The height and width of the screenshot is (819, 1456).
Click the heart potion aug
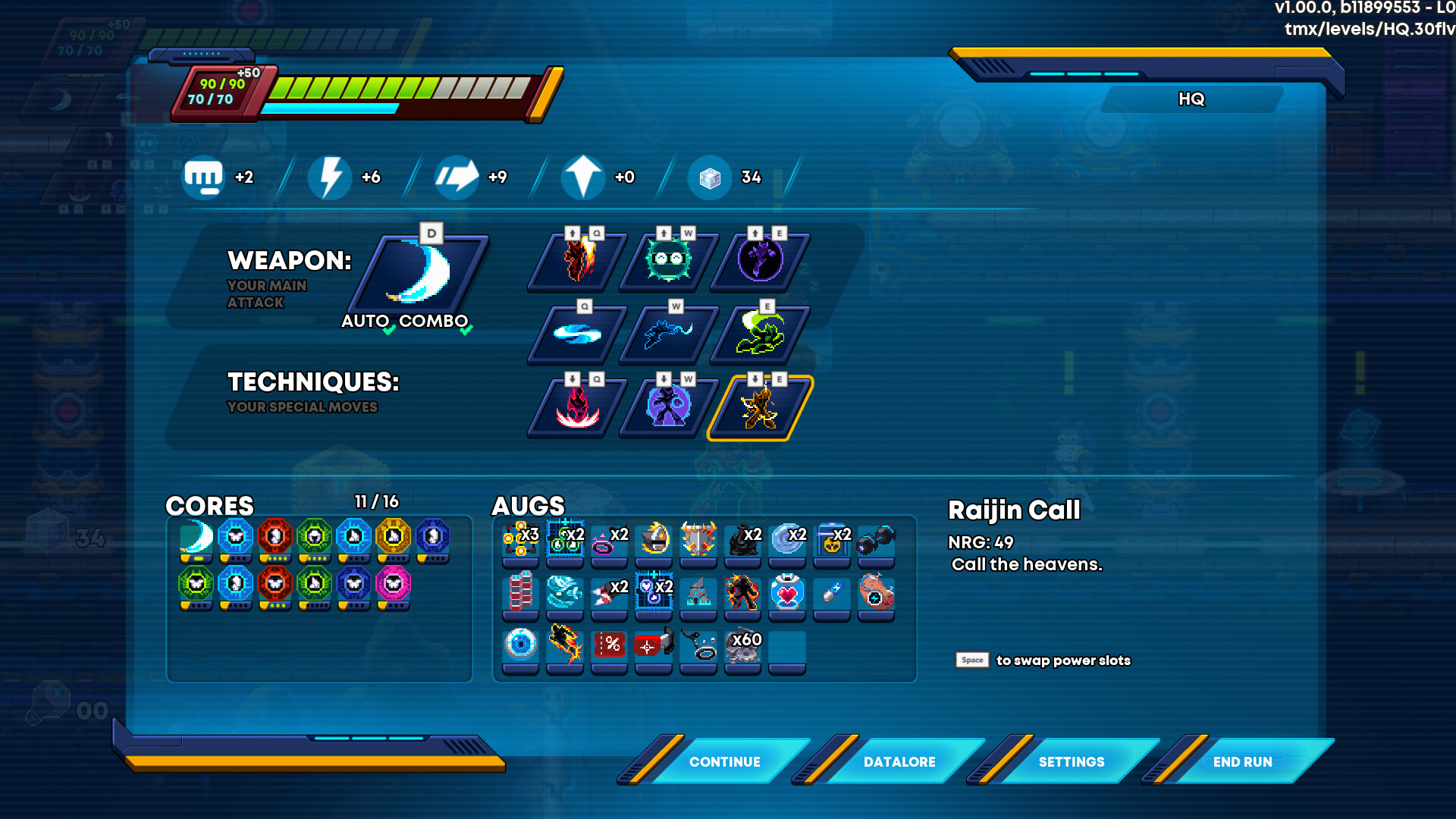coord(786,594)
